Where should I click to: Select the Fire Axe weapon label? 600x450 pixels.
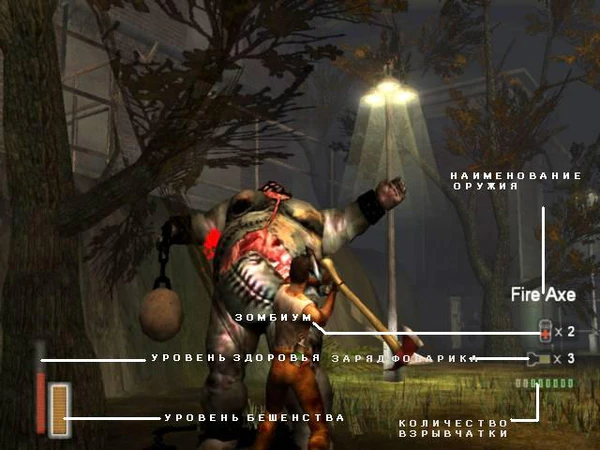pos(543,294)
